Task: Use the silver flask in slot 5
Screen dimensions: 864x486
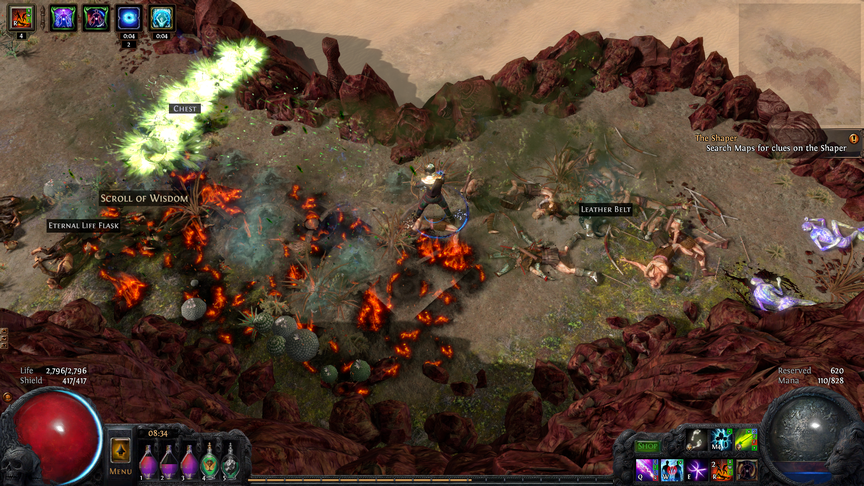Action: (230, 461)
